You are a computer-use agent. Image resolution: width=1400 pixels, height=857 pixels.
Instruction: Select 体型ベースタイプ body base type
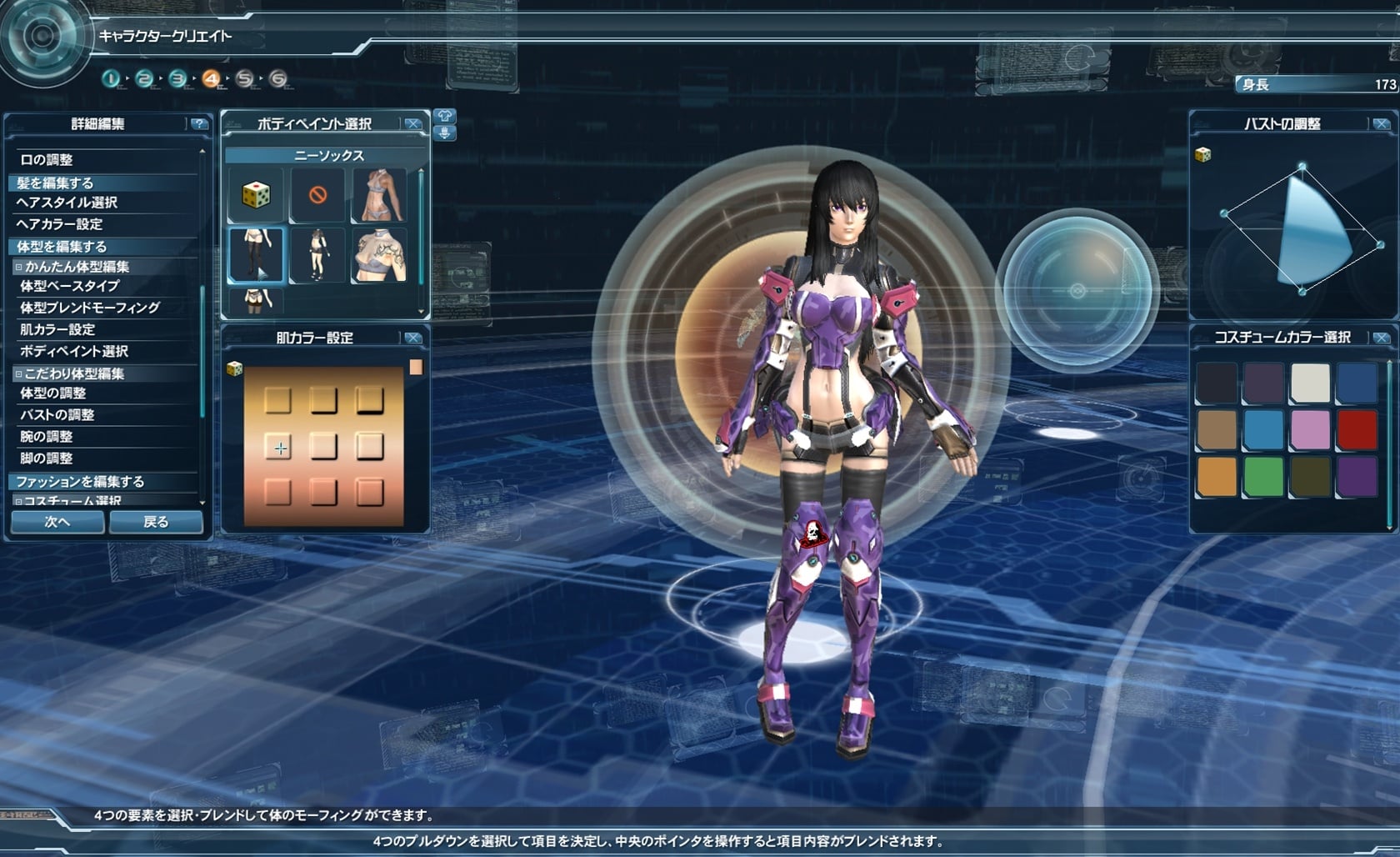pyautogui.click(x=70, y=286)
